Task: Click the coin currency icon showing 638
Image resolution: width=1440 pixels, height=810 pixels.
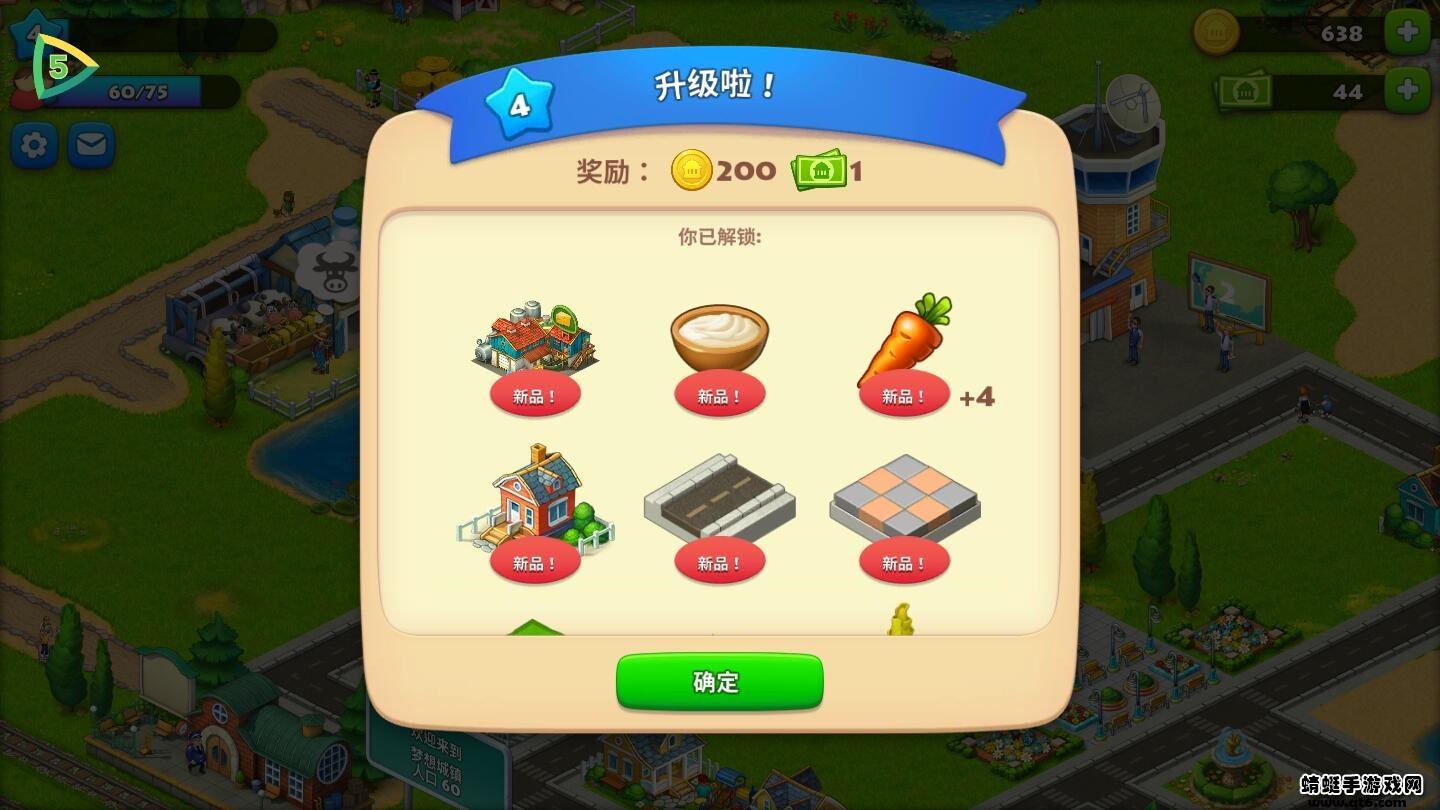Action: 1216,33
